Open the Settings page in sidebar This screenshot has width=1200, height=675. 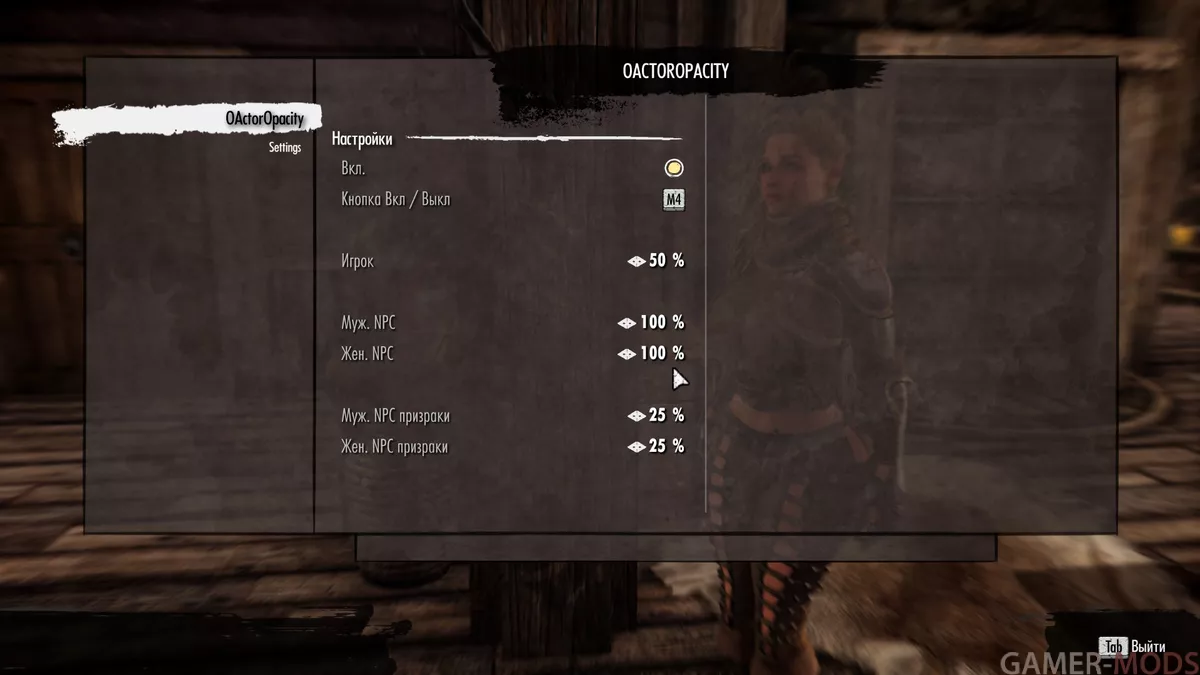(284, 148)
